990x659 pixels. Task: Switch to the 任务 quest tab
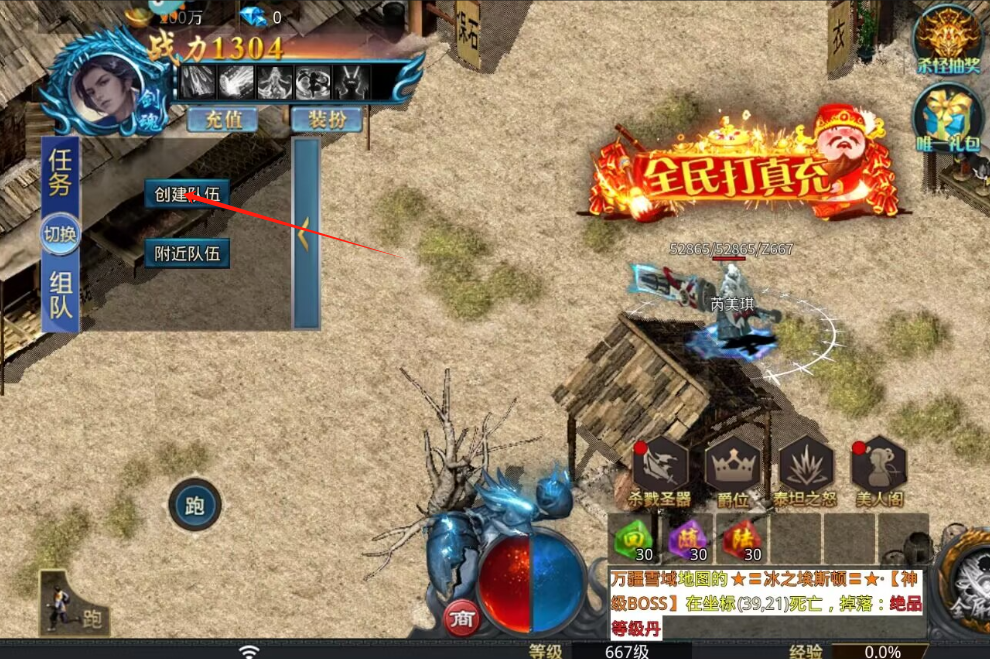pos(61,174)
